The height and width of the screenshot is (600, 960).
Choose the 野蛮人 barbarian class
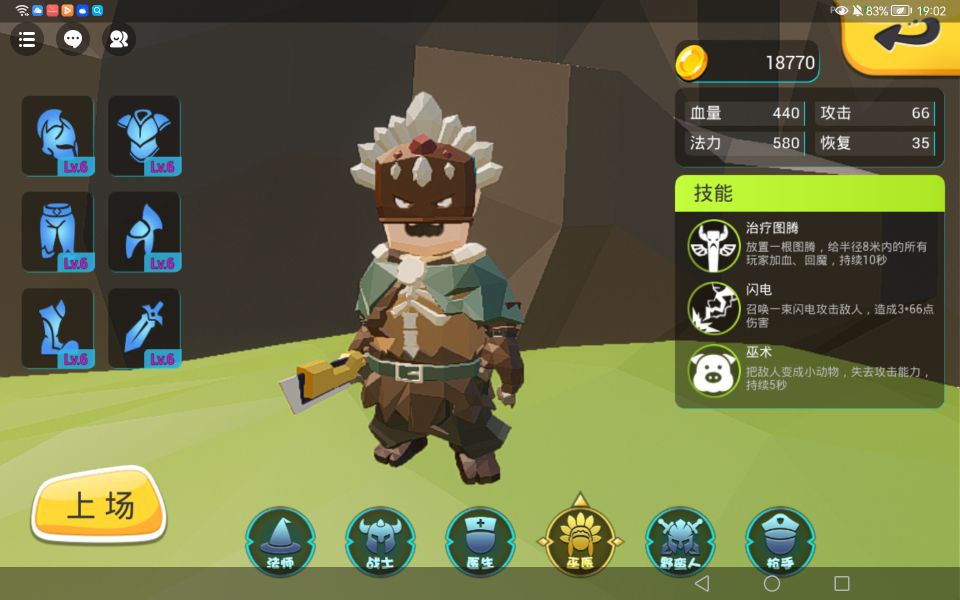[x=680, y=541]
